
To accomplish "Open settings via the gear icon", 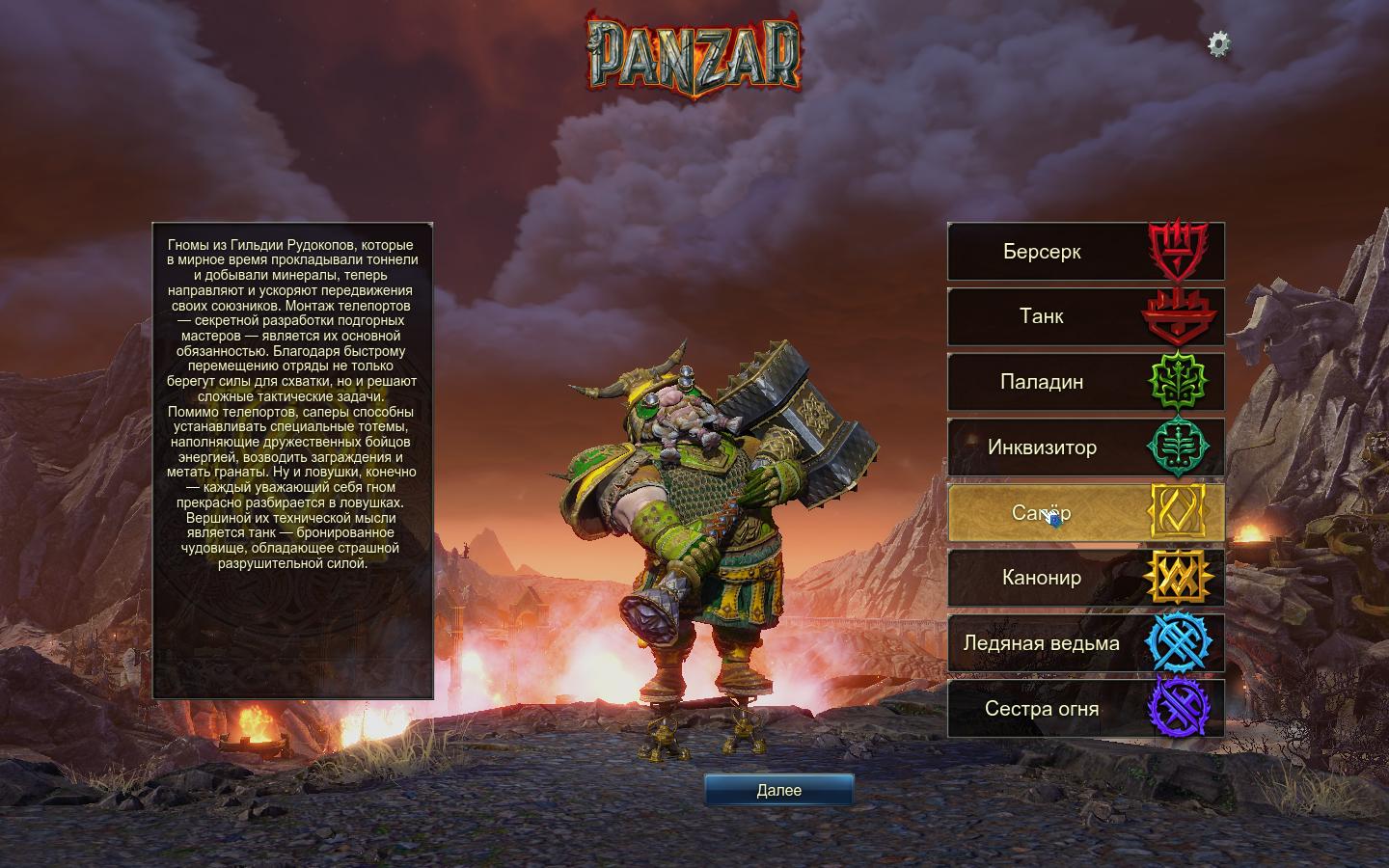I will pos(1219,43).
